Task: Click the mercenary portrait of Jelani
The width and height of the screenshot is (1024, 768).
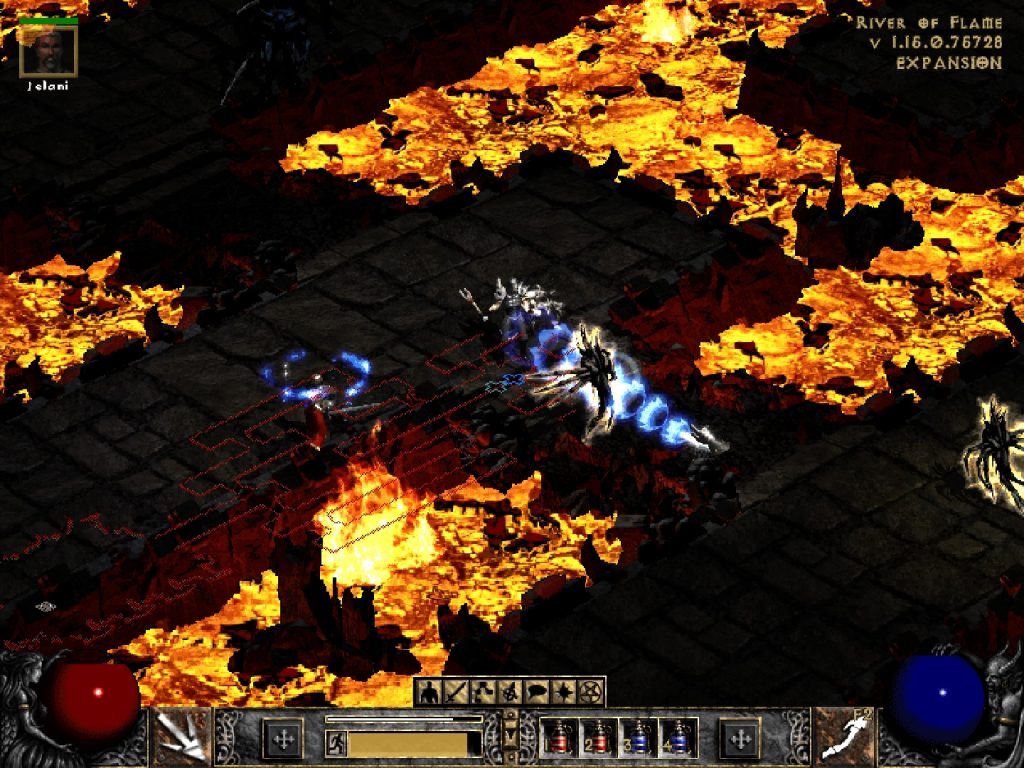Action: 47,50
